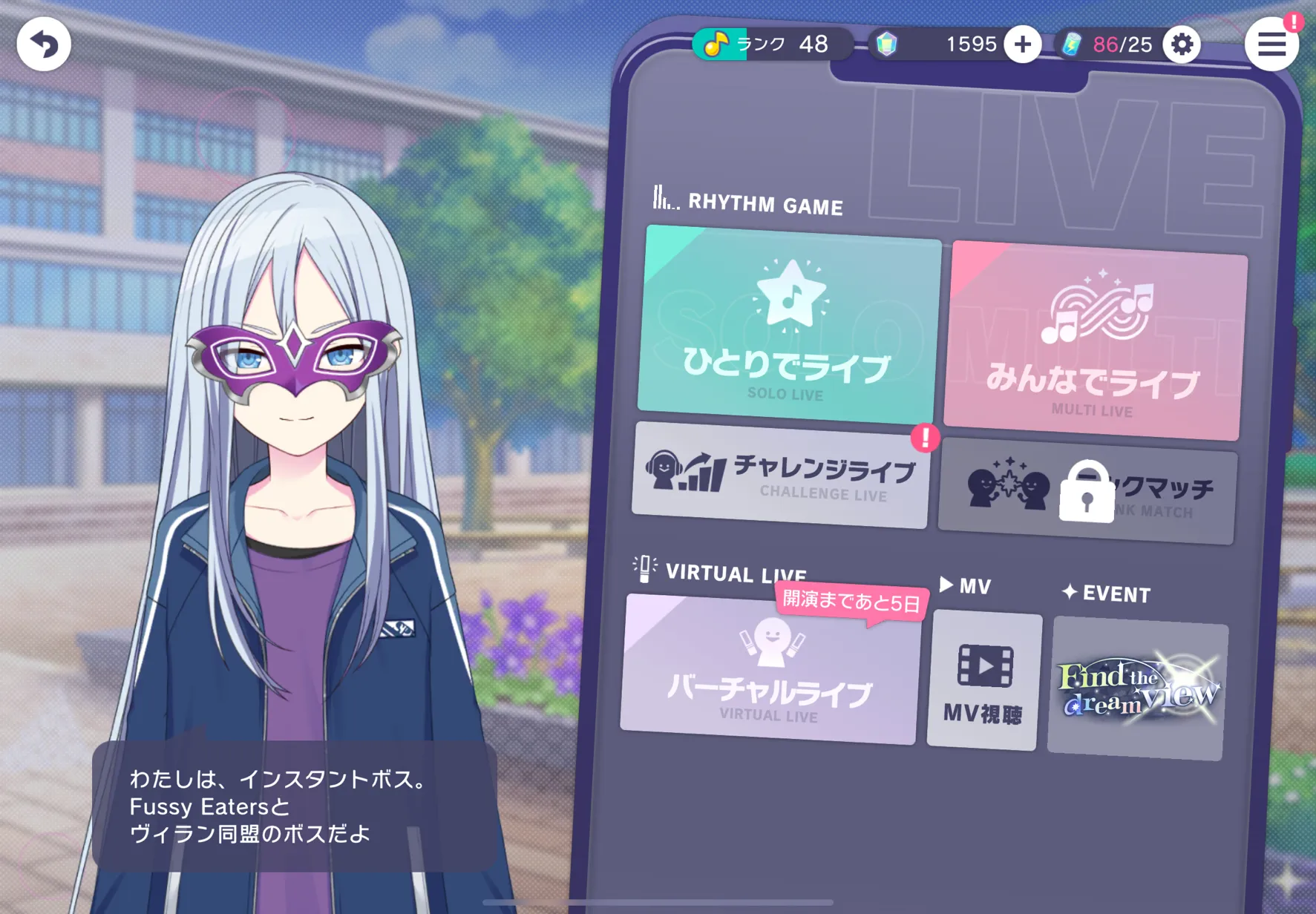
Task: Enter the Virtual Live
Action: pyautogui.click(x=770, y=670)
